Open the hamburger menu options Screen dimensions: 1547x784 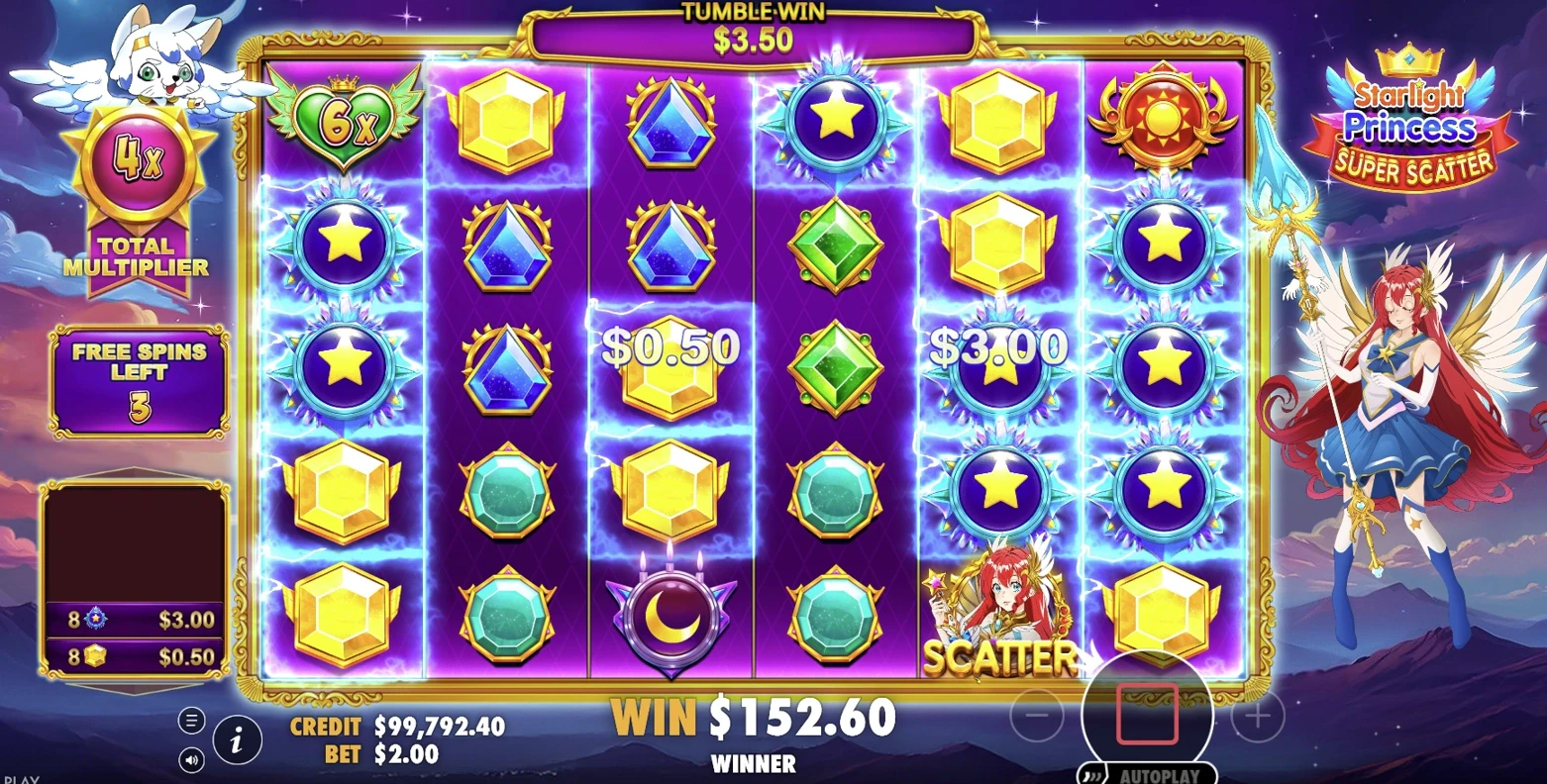coord(191,720)
